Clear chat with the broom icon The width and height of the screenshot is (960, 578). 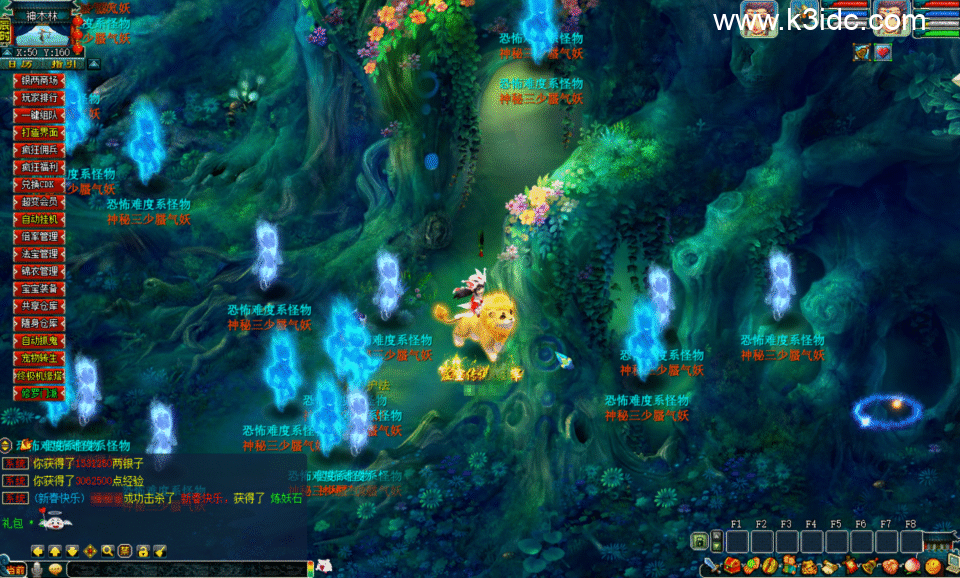[x=159, y=550]
